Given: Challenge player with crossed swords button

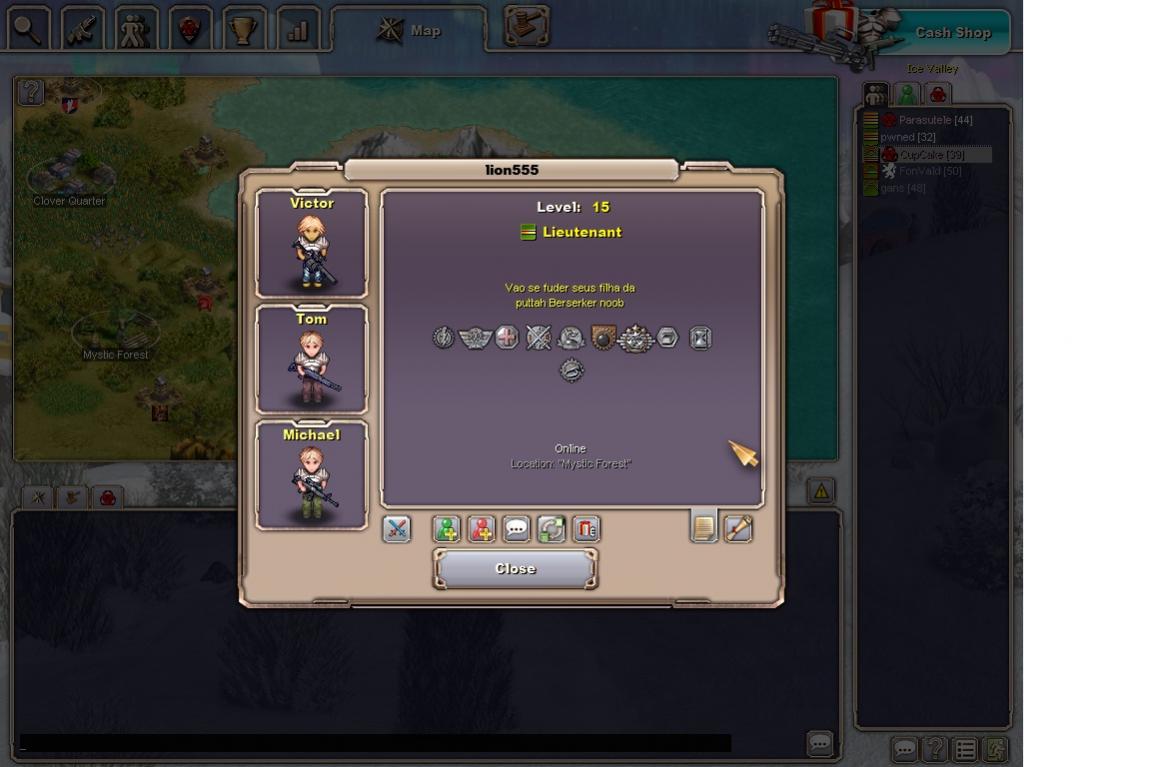Looking at the screenshot, I should (397, 528).
